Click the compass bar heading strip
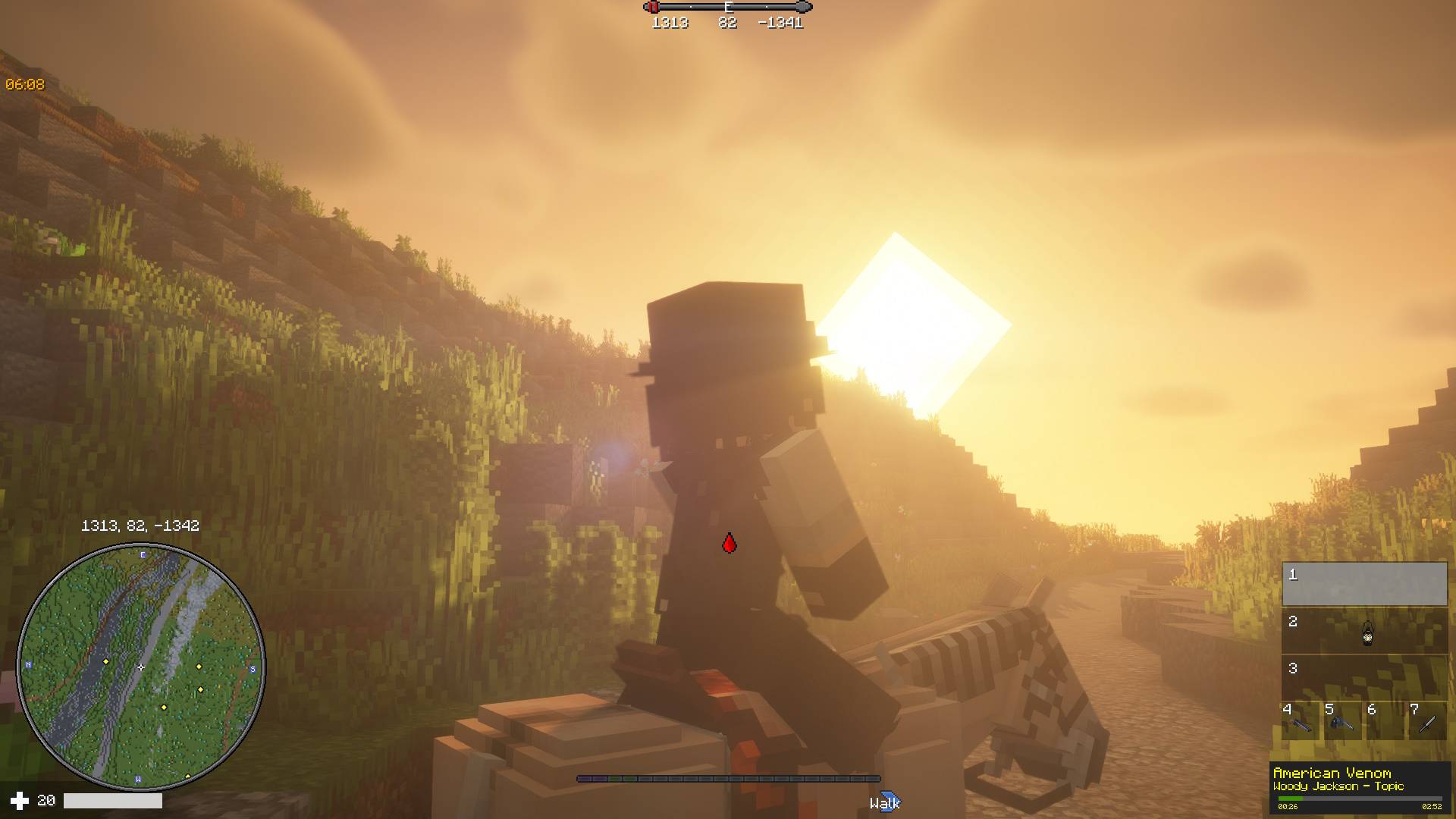Screen dimensions: 1456x819 (x=728, y=8)
